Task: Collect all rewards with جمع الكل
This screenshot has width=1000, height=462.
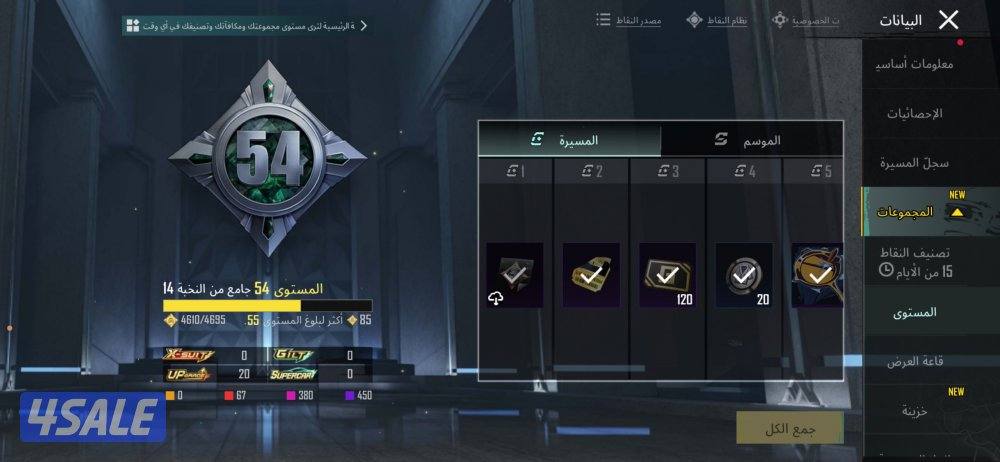Action: [789, 427]
